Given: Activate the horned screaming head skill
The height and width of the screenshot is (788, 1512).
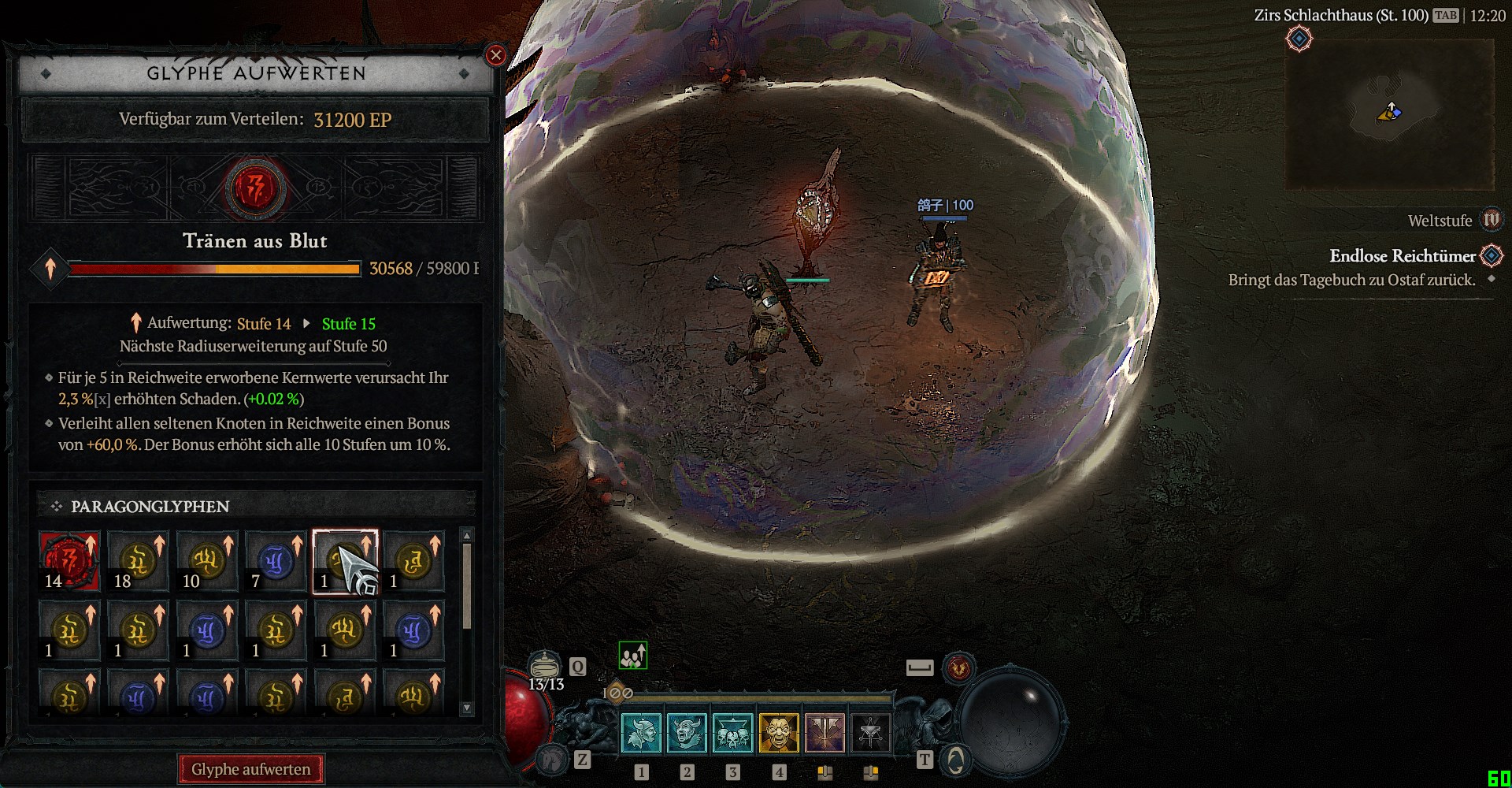Looking at the screenshot, I should click(x=687, y=733).
